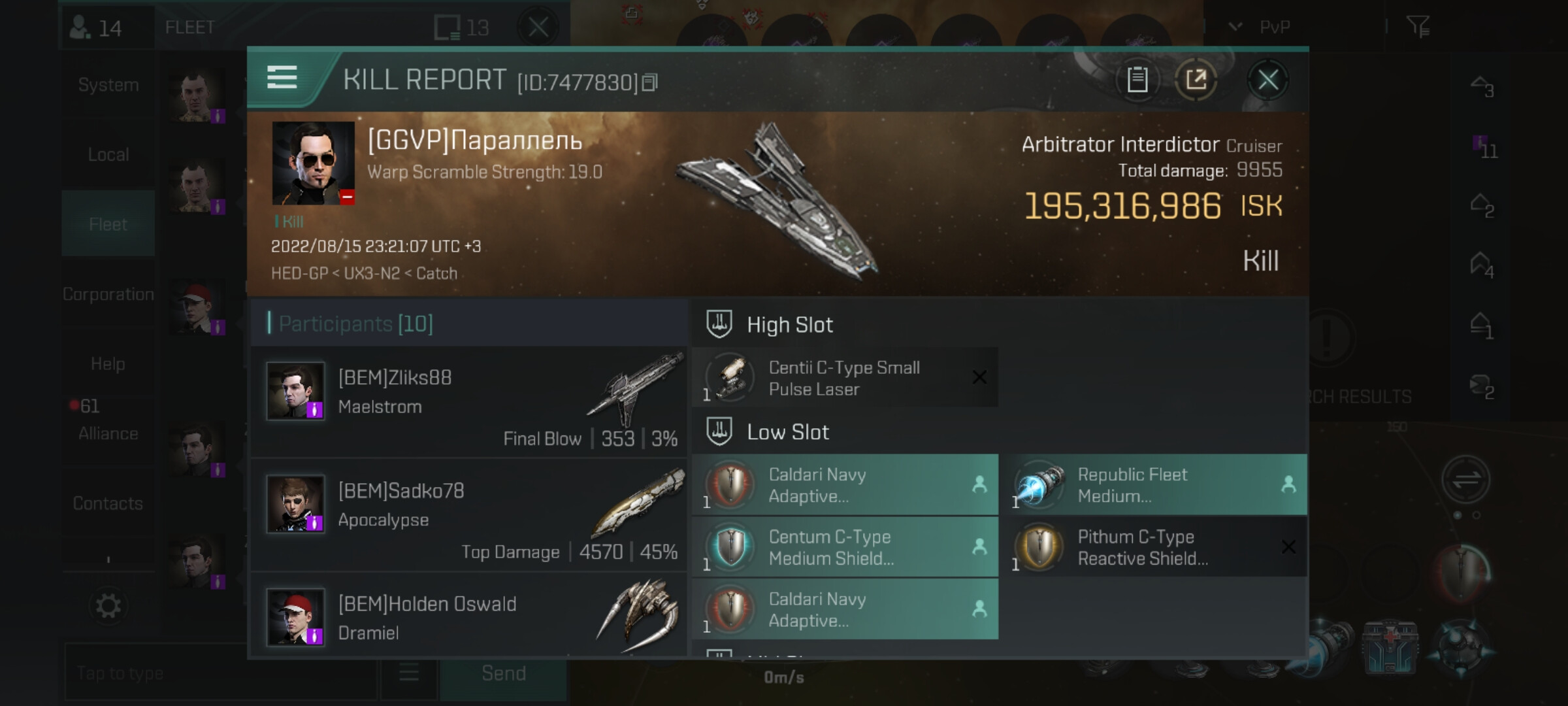1568x706 pixels.
Task: View victim Параллель's portrait
Action: point(313,163)
